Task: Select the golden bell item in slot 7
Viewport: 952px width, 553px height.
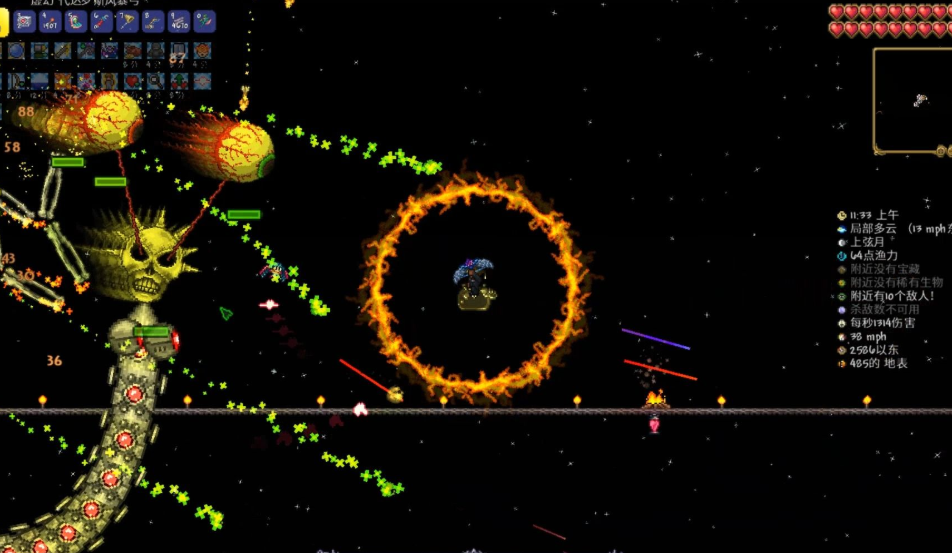Action: pyautogui.click(x=127, y=20)
